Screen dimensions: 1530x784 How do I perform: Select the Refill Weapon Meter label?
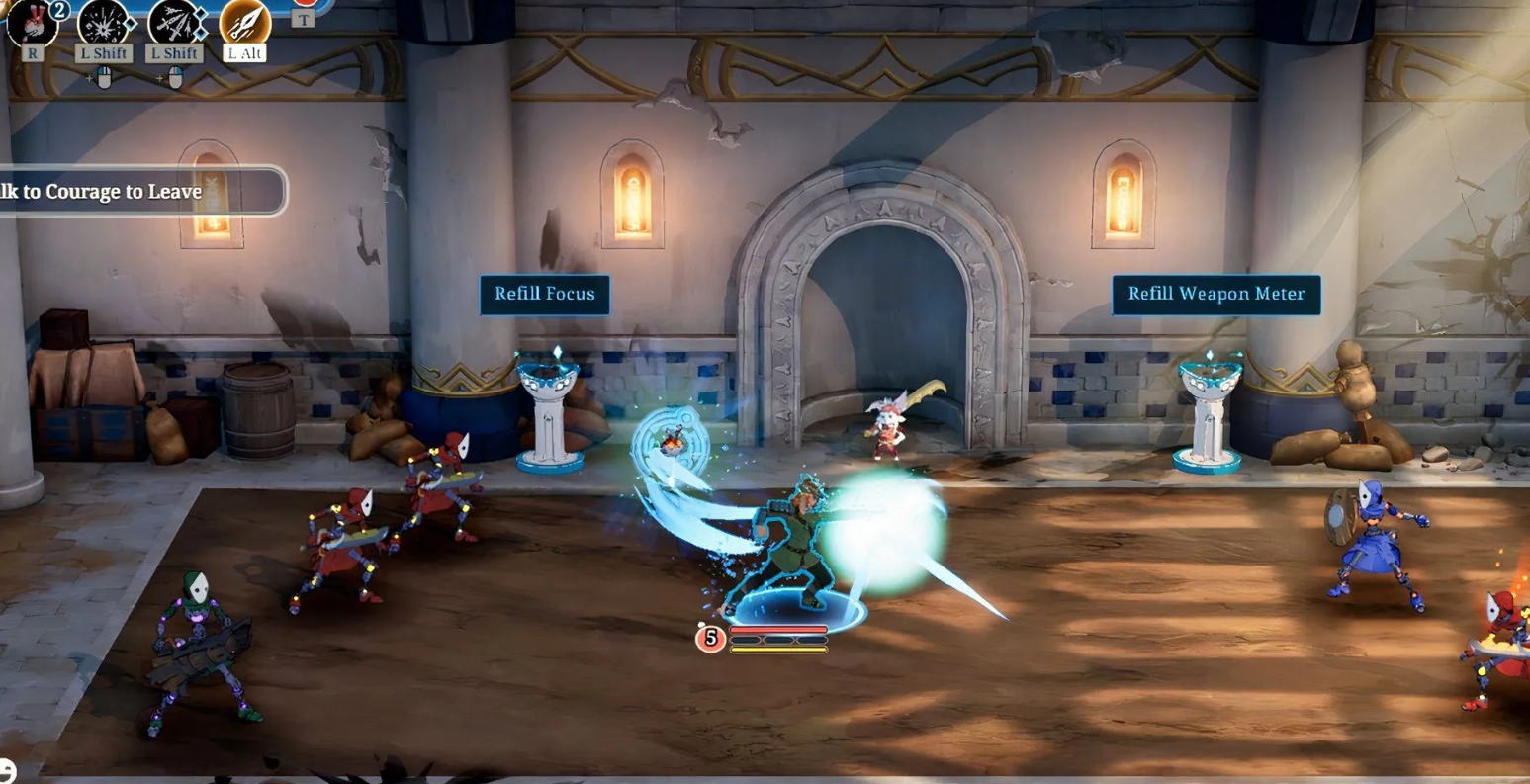1215,295
